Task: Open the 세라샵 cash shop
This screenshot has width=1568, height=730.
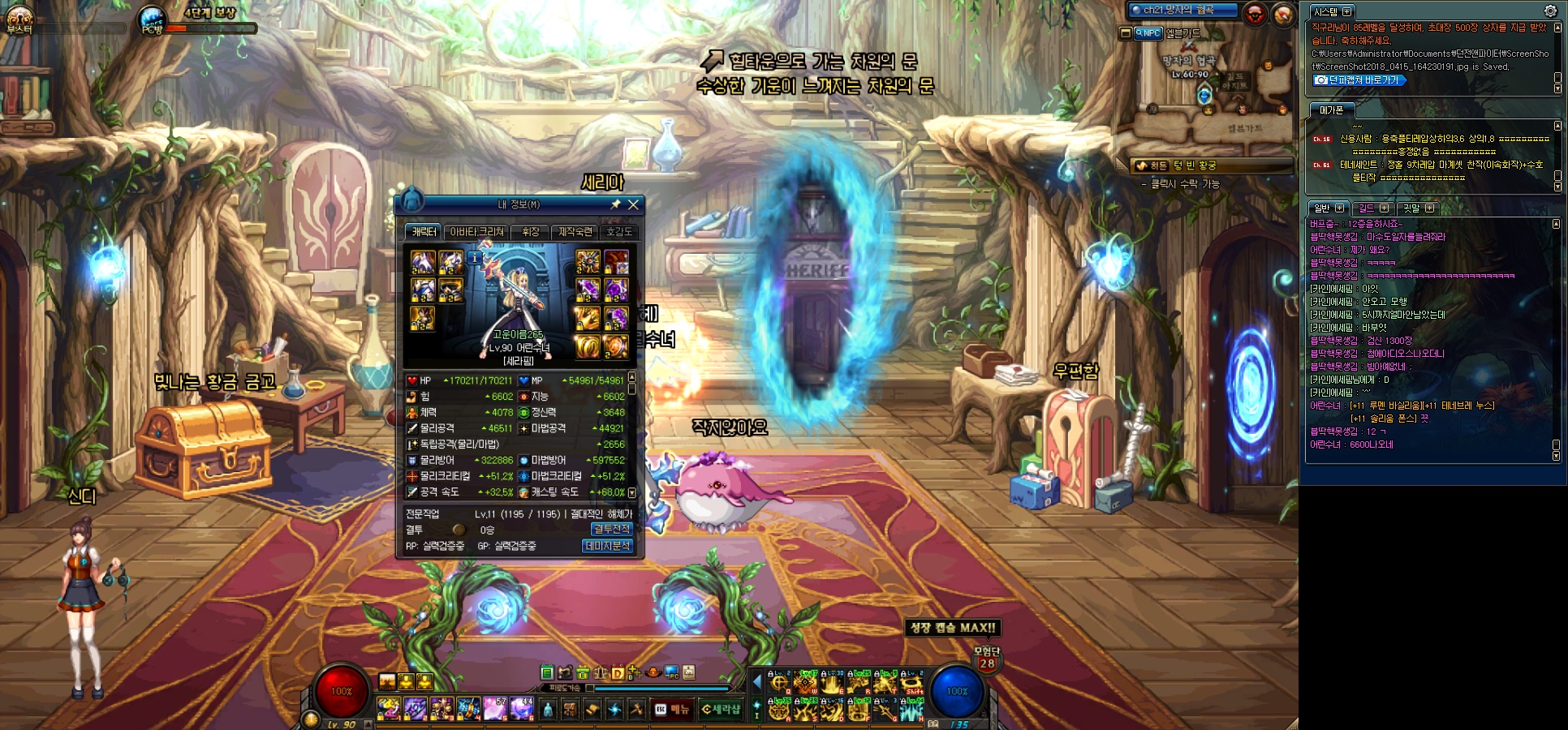Action: 721,710
